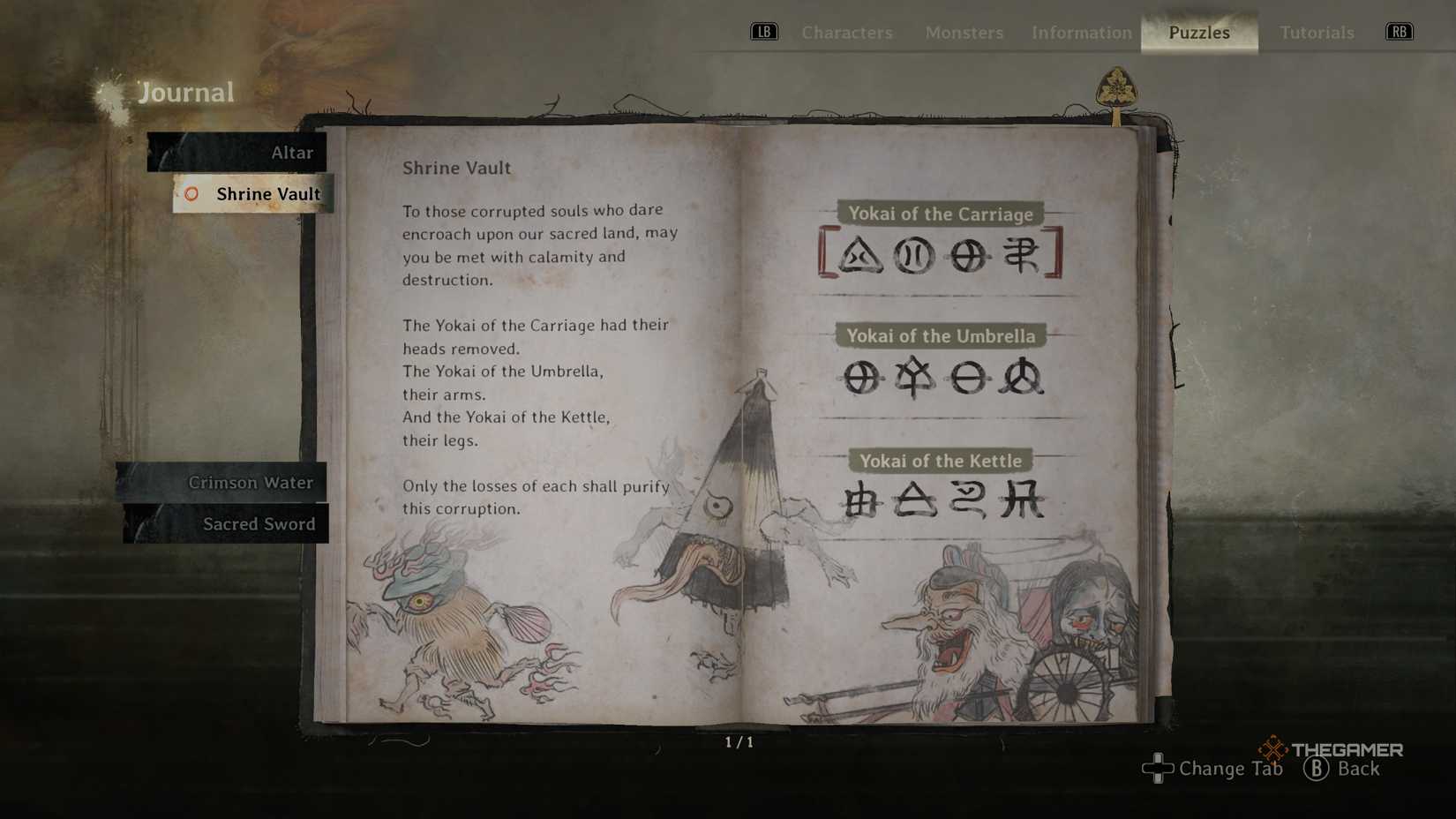Screen dimensions: 1456x819
Task: Select the Shrine Vault entry
Action: coord(254,194)
